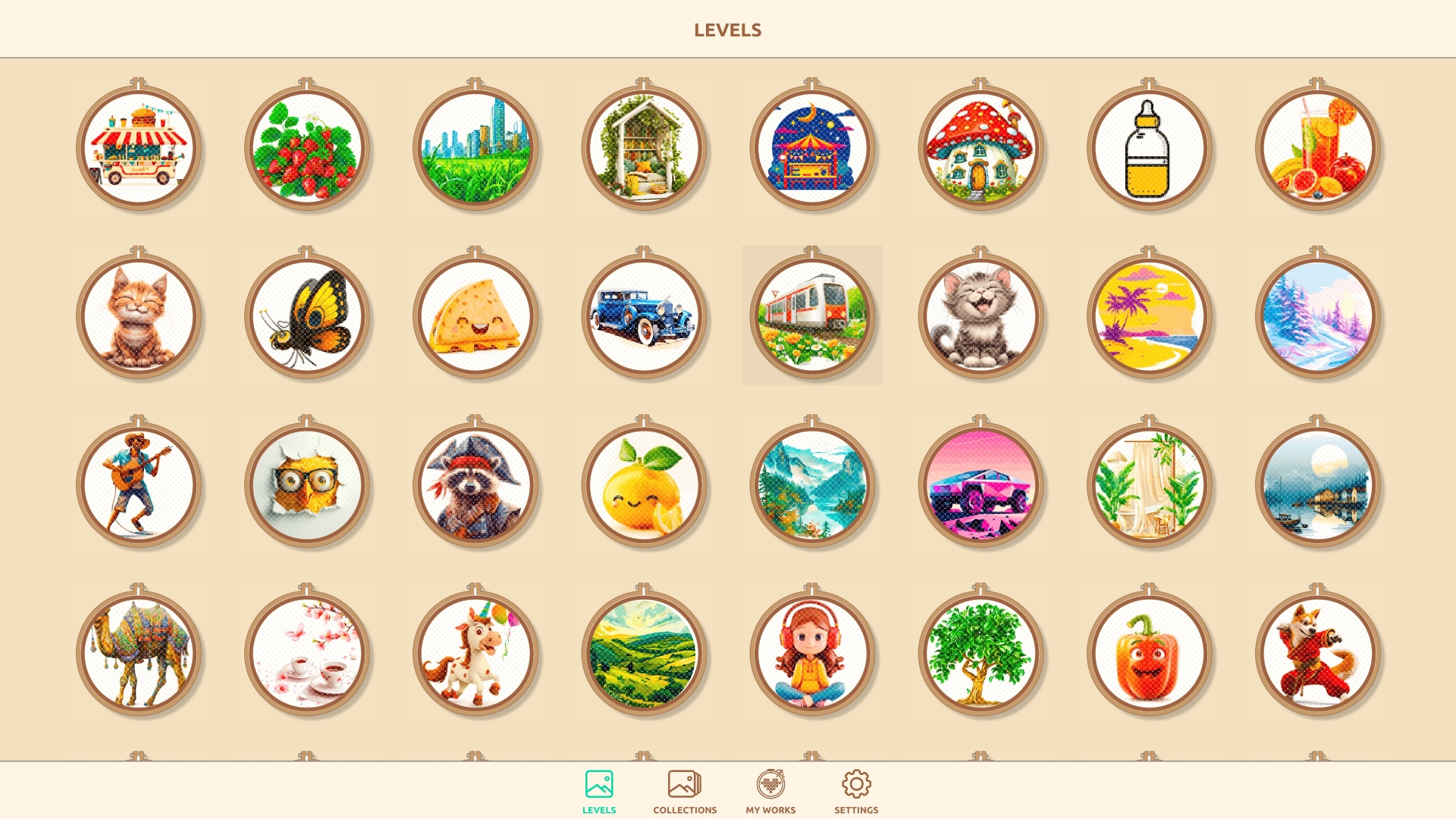Click the SETTINGS label
The height and width of the screenshot is (819, 1456).
click(x=856, y=810)
